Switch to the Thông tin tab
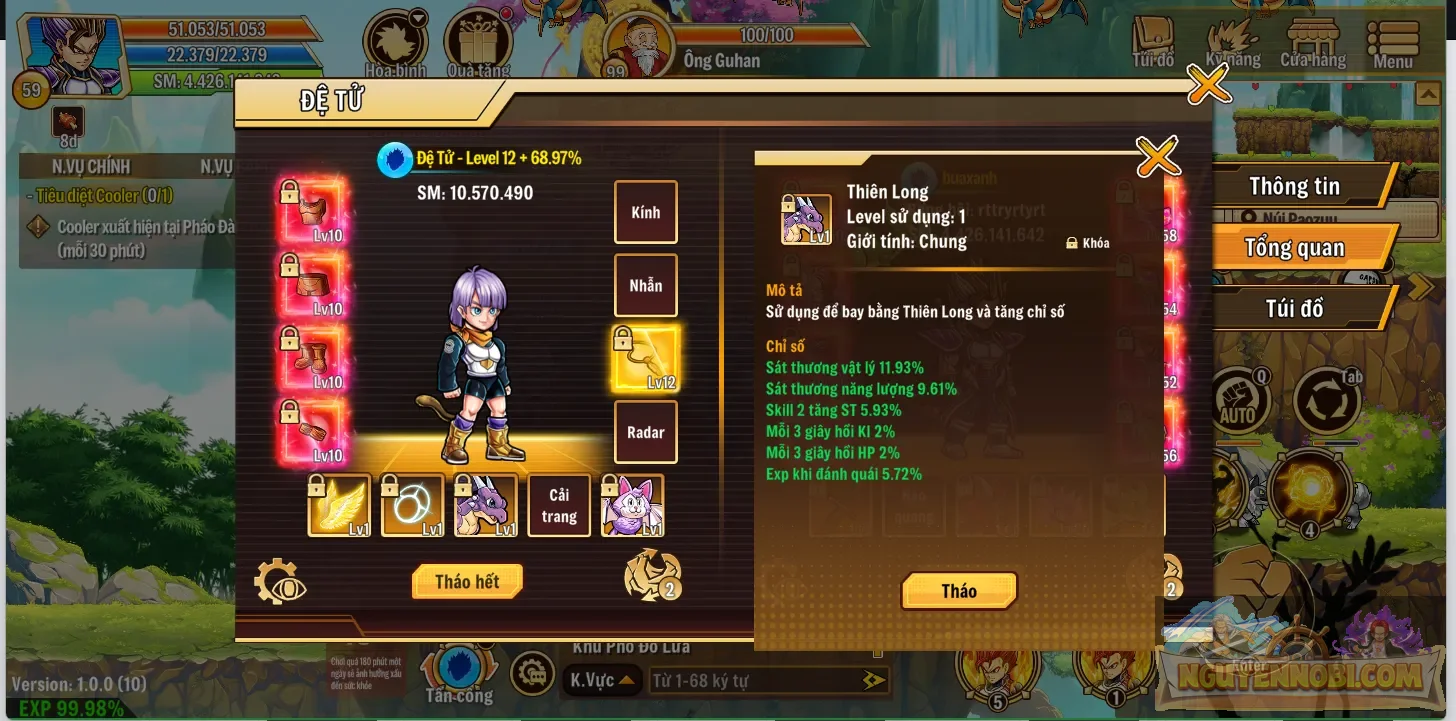 pyautogui.click(x=1294, y=186)
